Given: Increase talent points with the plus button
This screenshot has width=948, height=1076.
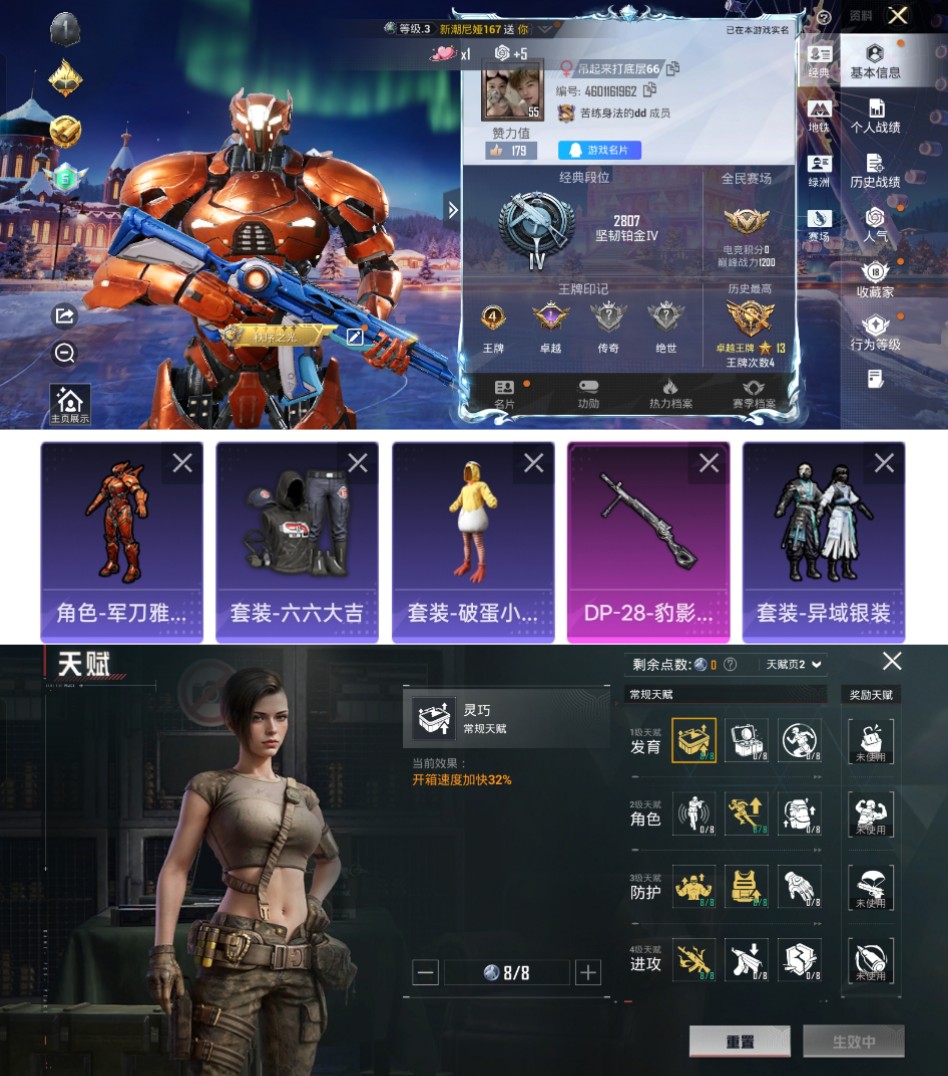Looking at the screenshot, I should click(588, 972).
